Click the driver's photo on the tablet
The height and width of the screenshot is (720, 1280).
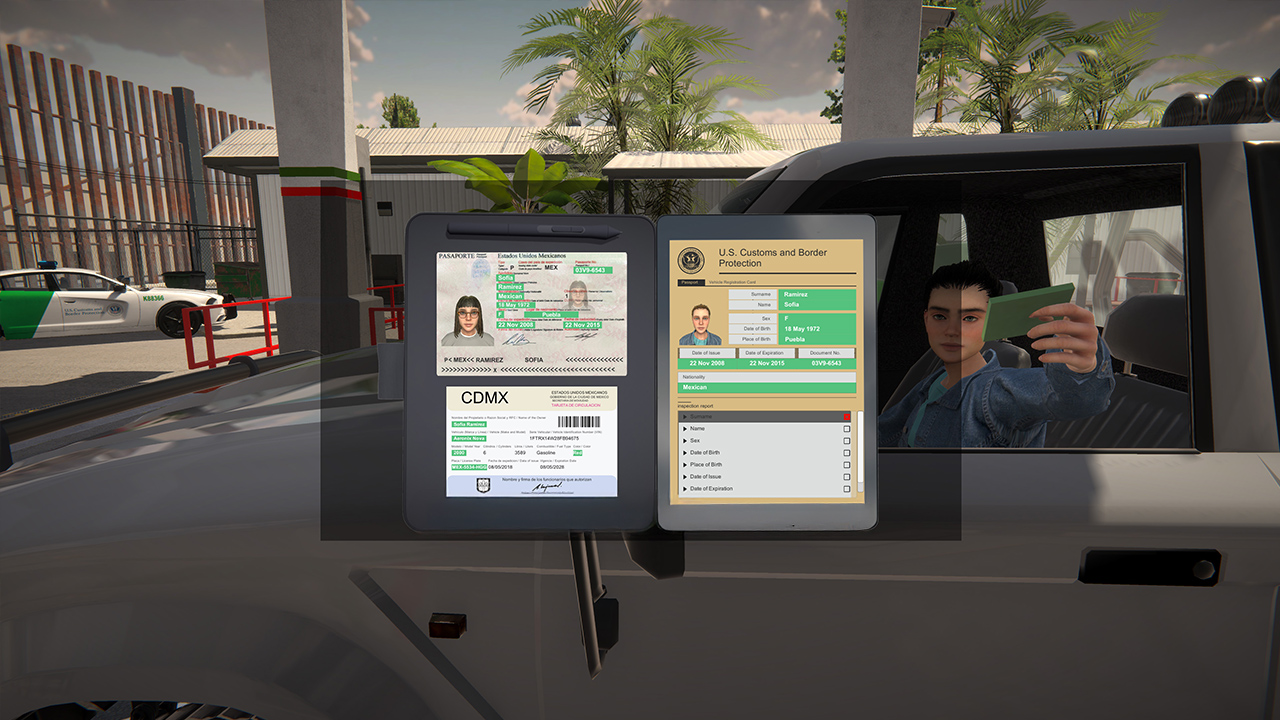700,324
